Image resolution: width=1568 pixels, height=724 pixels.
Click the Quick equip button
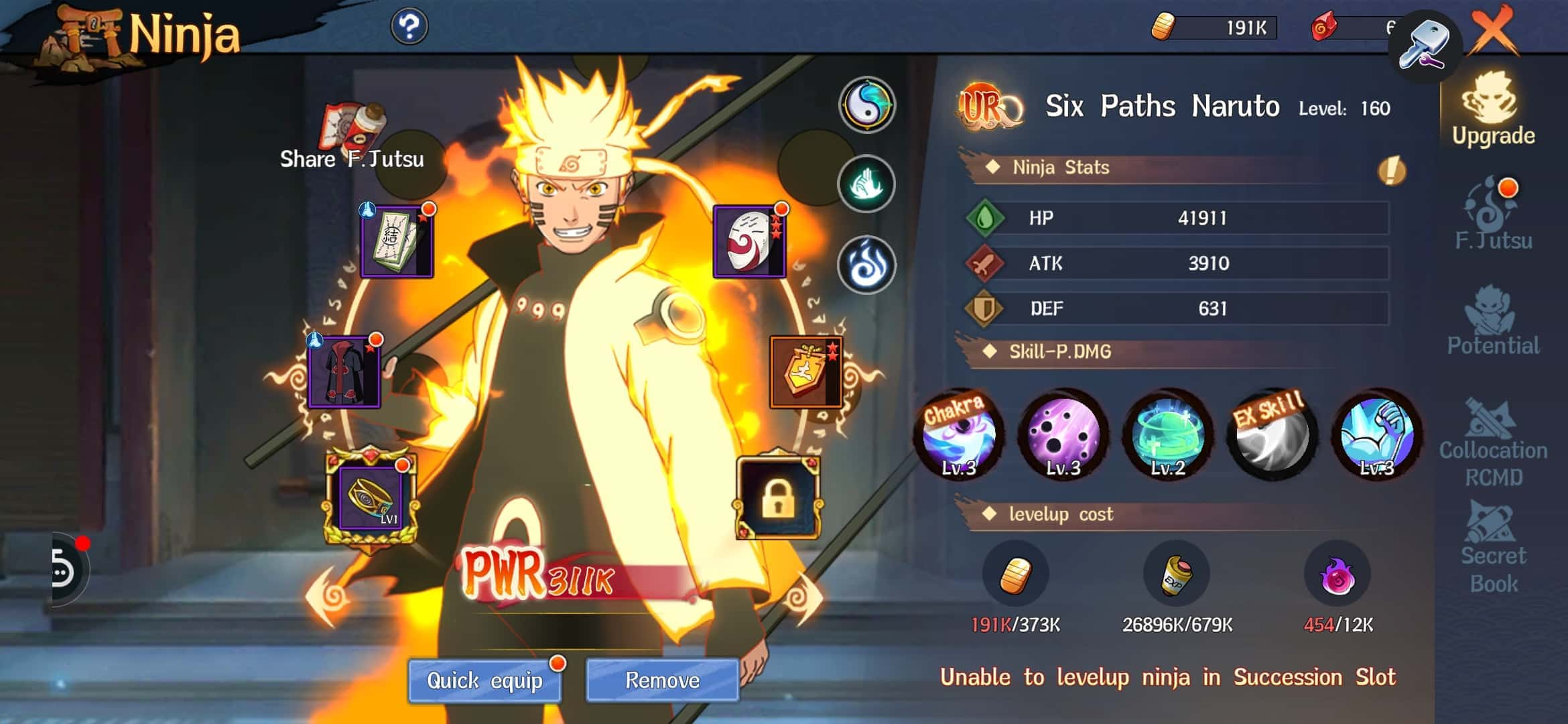click(x=484, y=680)
